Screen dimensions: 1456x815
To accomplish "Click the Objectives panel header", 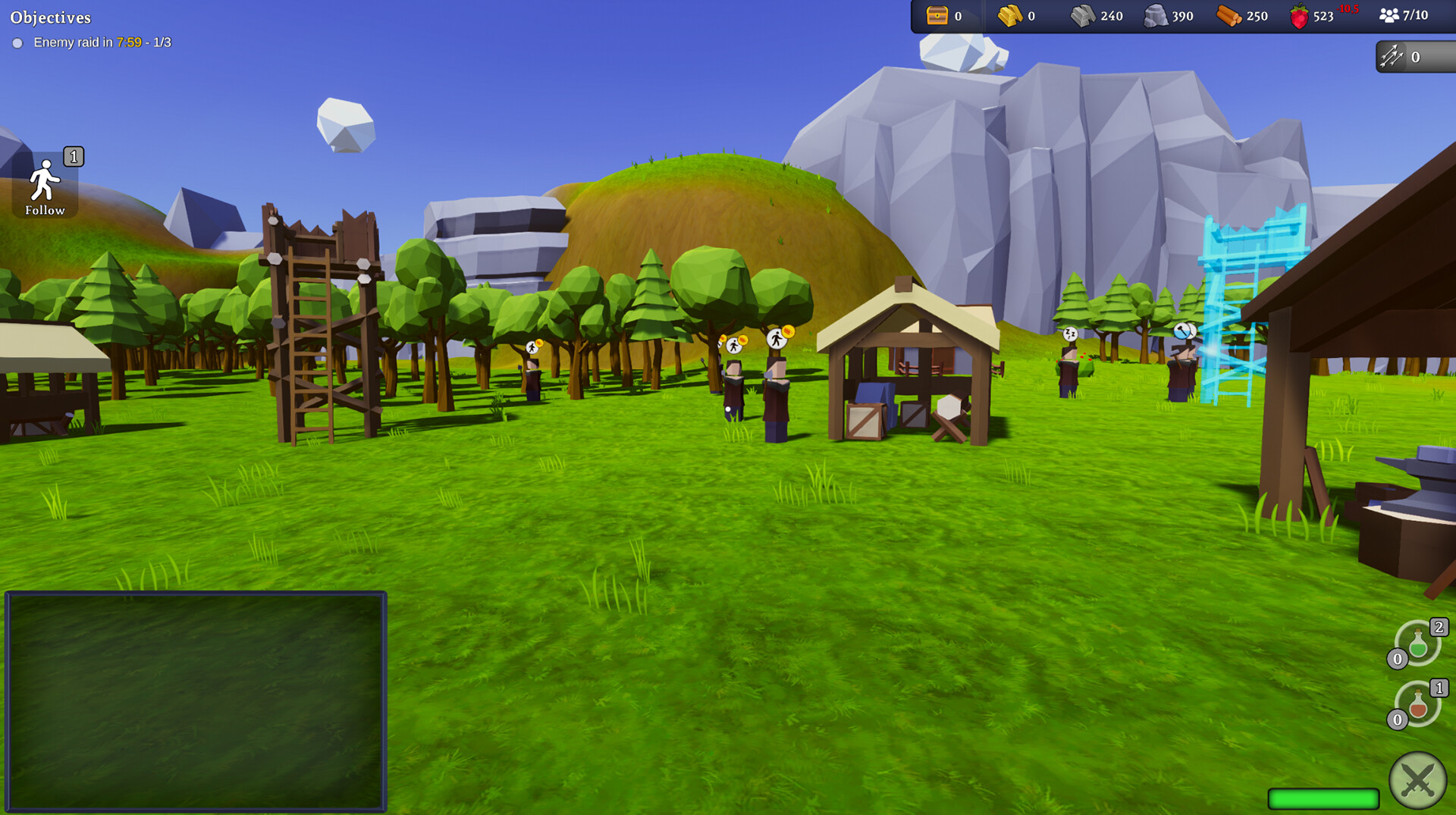I will point(50,17).
